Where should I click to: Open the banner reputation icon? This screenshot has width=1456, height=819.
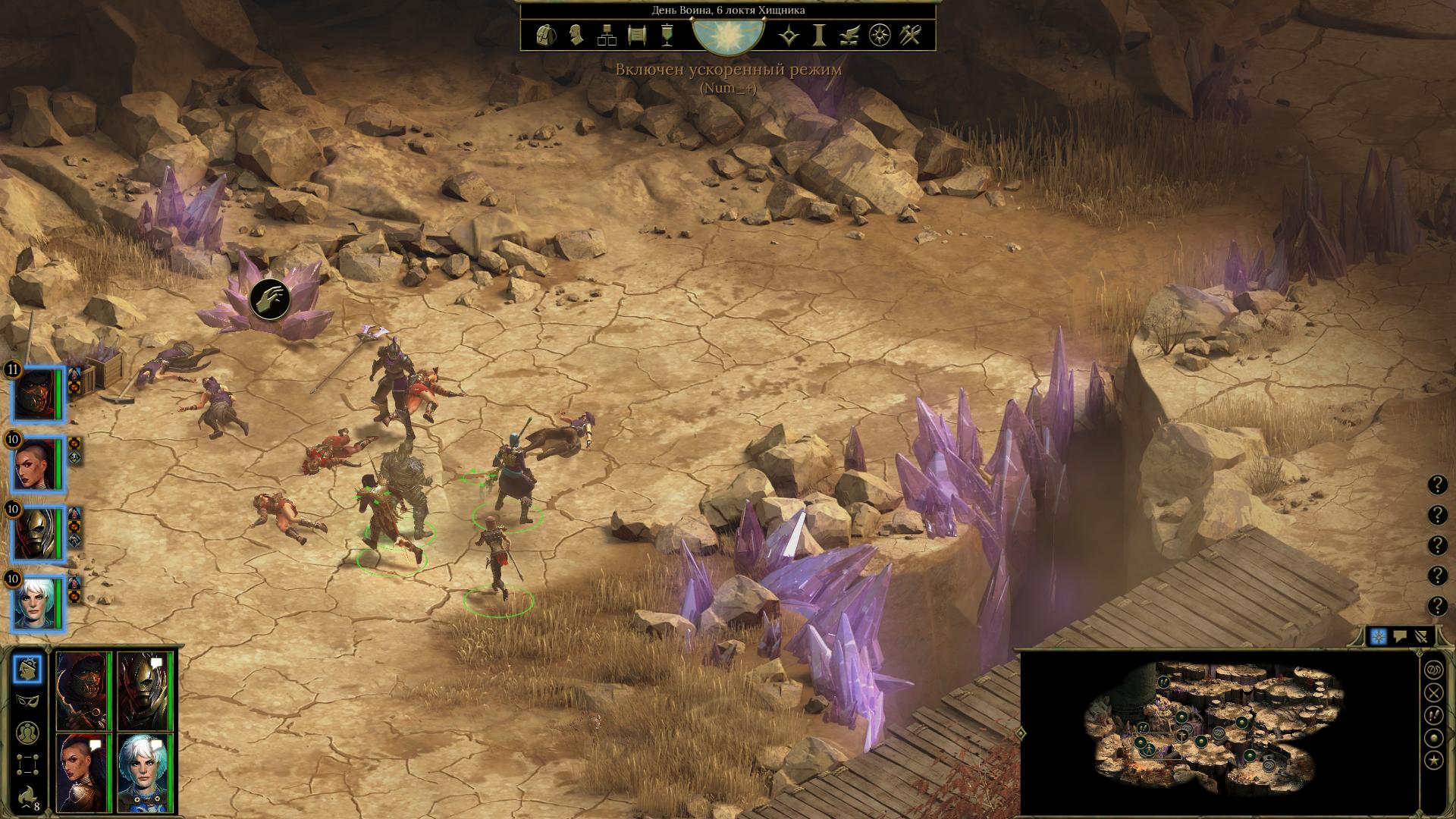coord(667,36)
